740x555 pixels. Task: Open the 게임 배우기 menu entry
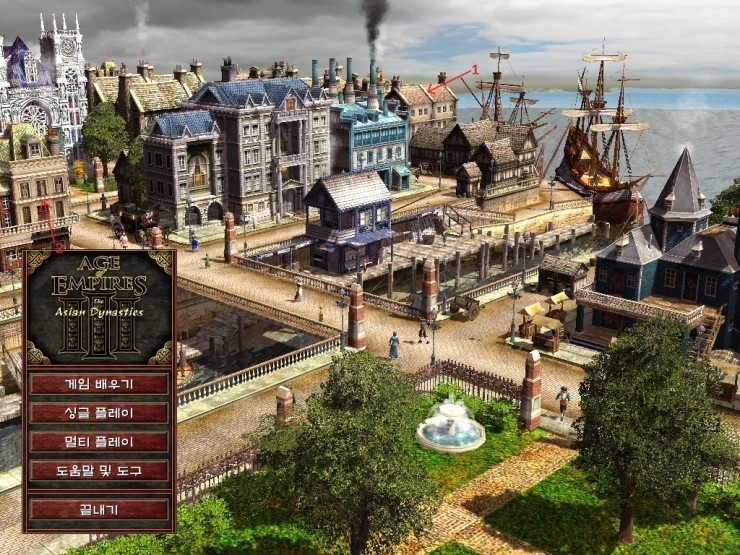pos(99,383)
